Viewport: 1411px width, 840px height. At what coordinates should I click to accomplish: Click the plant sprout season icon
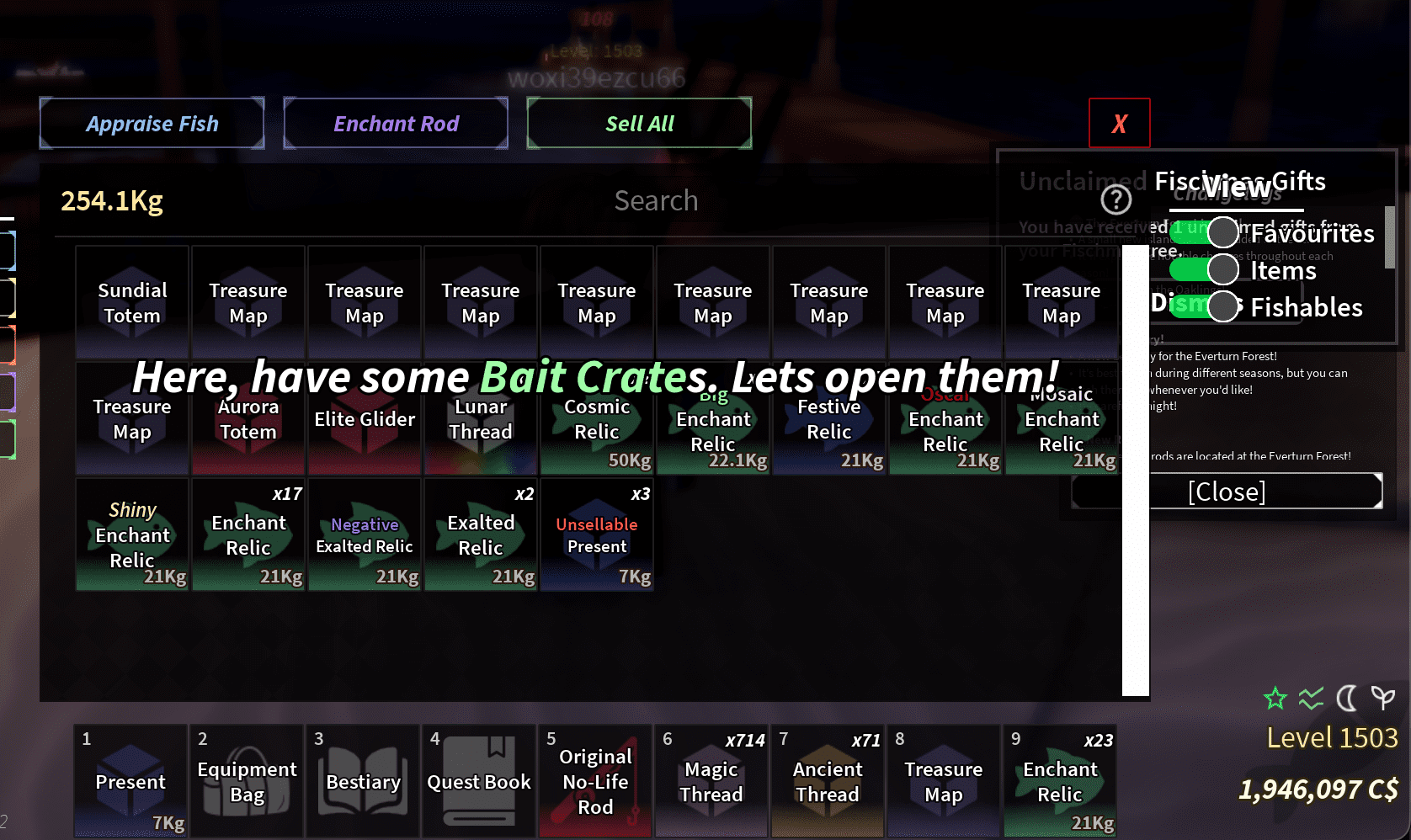[1382, 699]
